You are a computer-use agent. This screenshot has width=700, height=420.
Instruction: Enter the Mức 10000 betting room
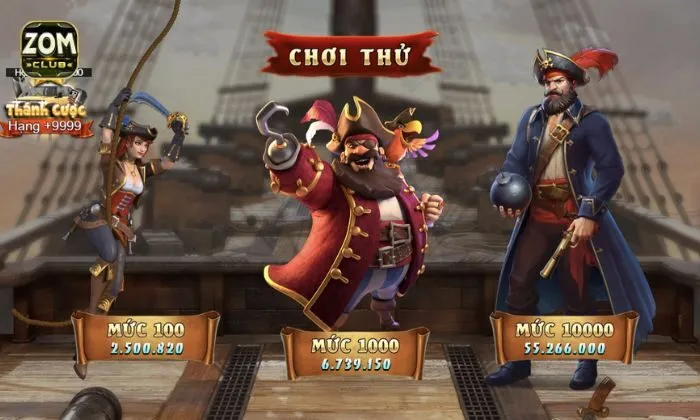(x=565, y=338)
